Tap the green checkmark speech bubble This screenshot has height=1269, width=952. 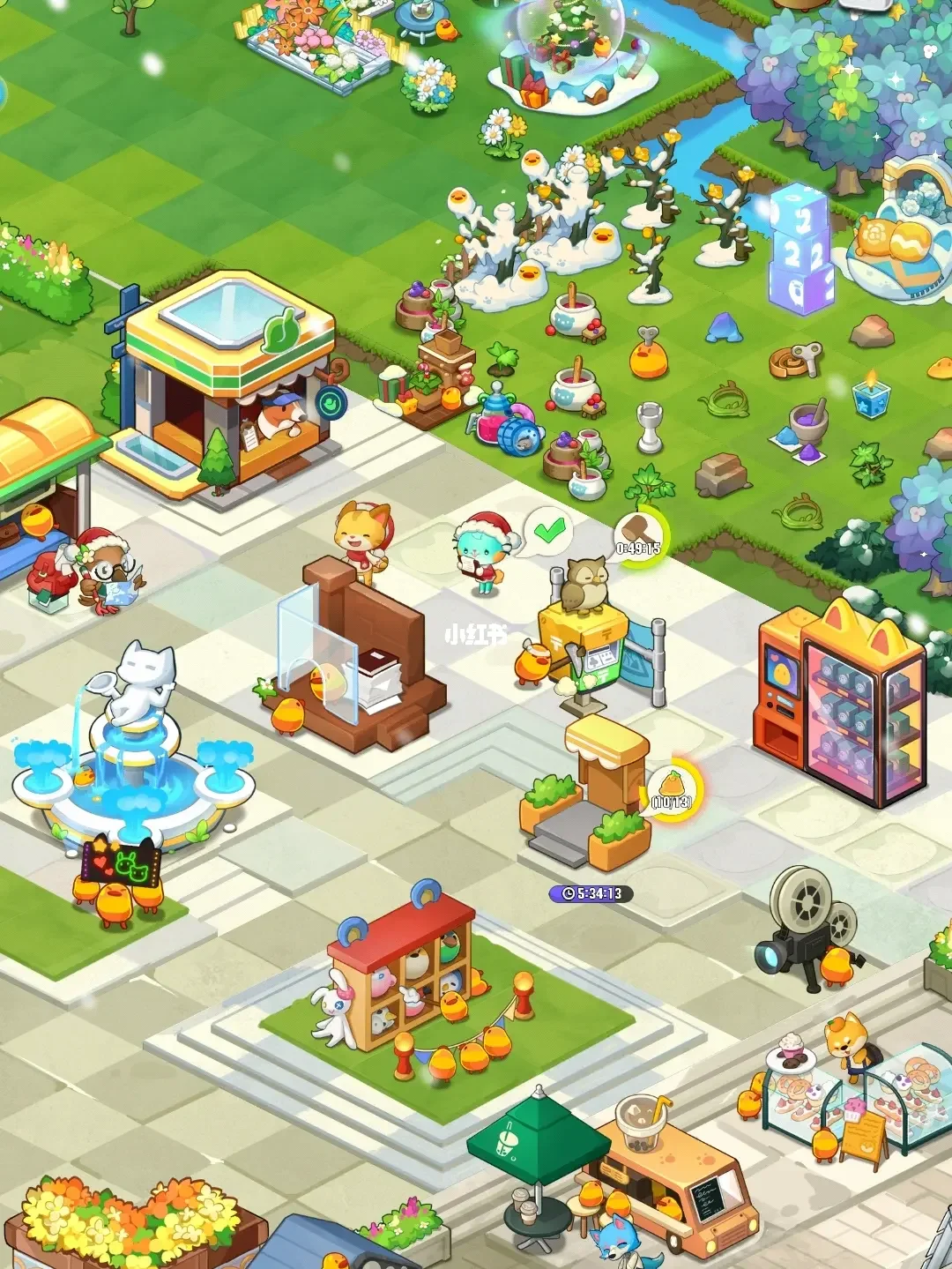pyautogui.click(x=549, y=531)
